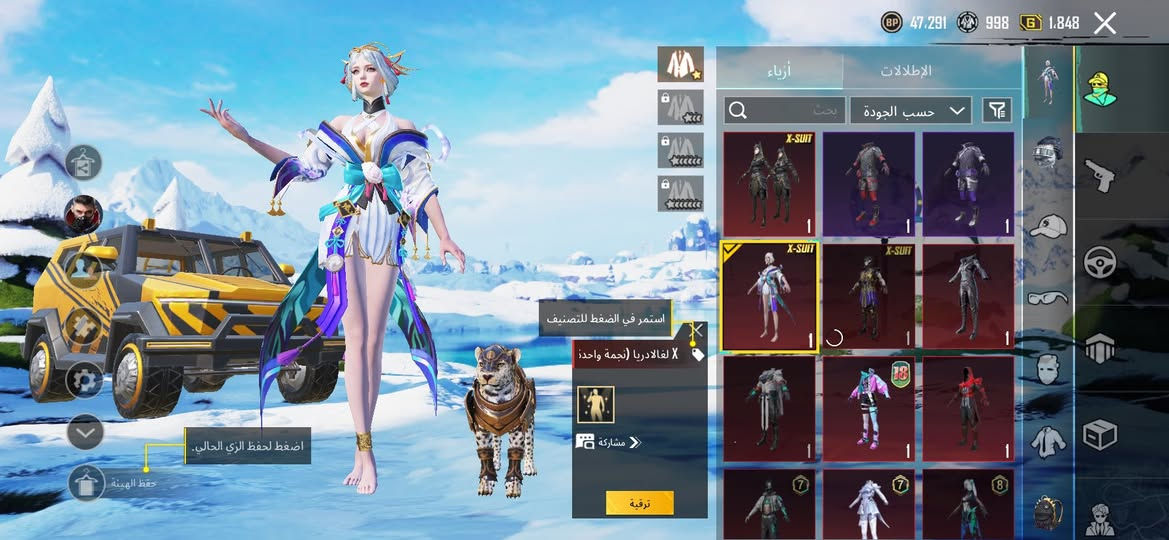Close the outfit info popup

pyautogui.click(x=697, y=329)
